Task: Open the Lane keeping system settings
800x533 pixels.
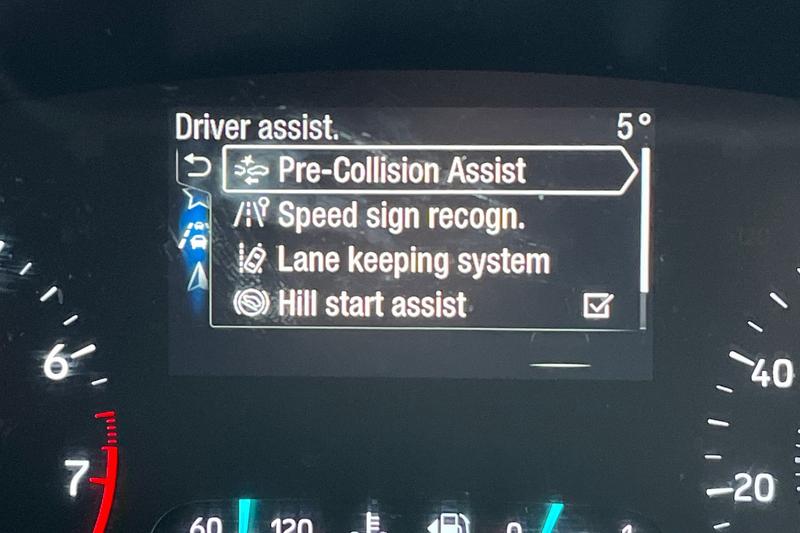Action: click(412, 261)
